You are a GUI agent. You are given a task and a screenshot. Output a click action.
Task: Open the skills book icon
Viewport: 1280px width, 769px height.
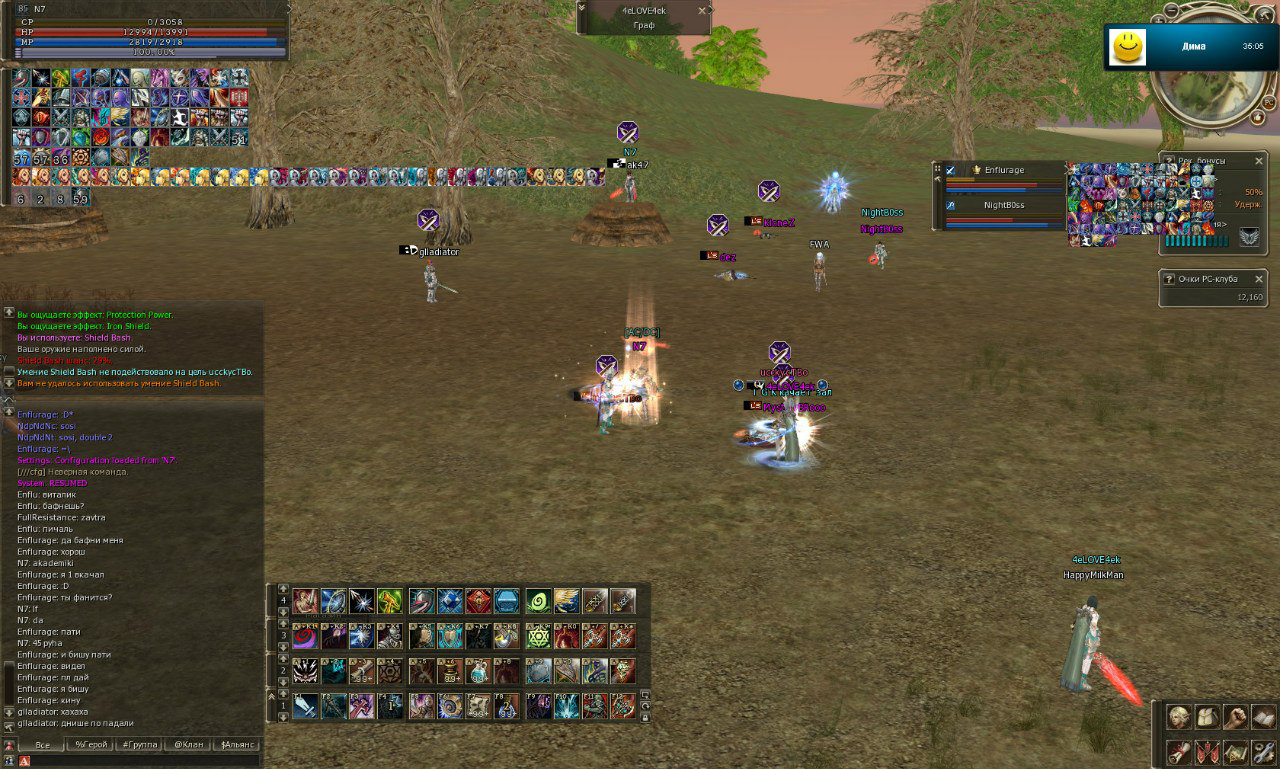click(x=1263, y=717)
